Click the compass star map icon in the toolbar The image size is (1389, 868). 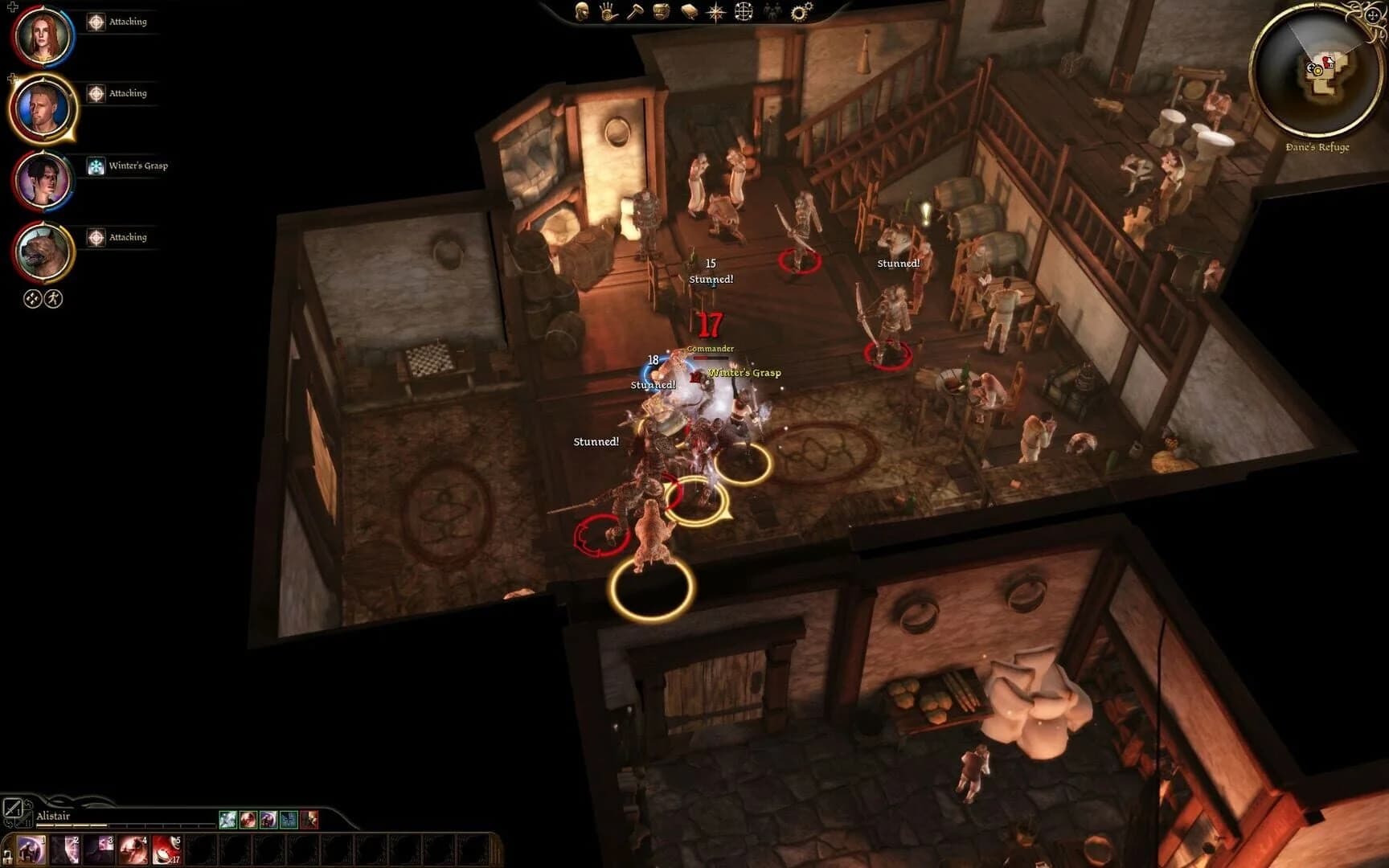pos(715,12)
